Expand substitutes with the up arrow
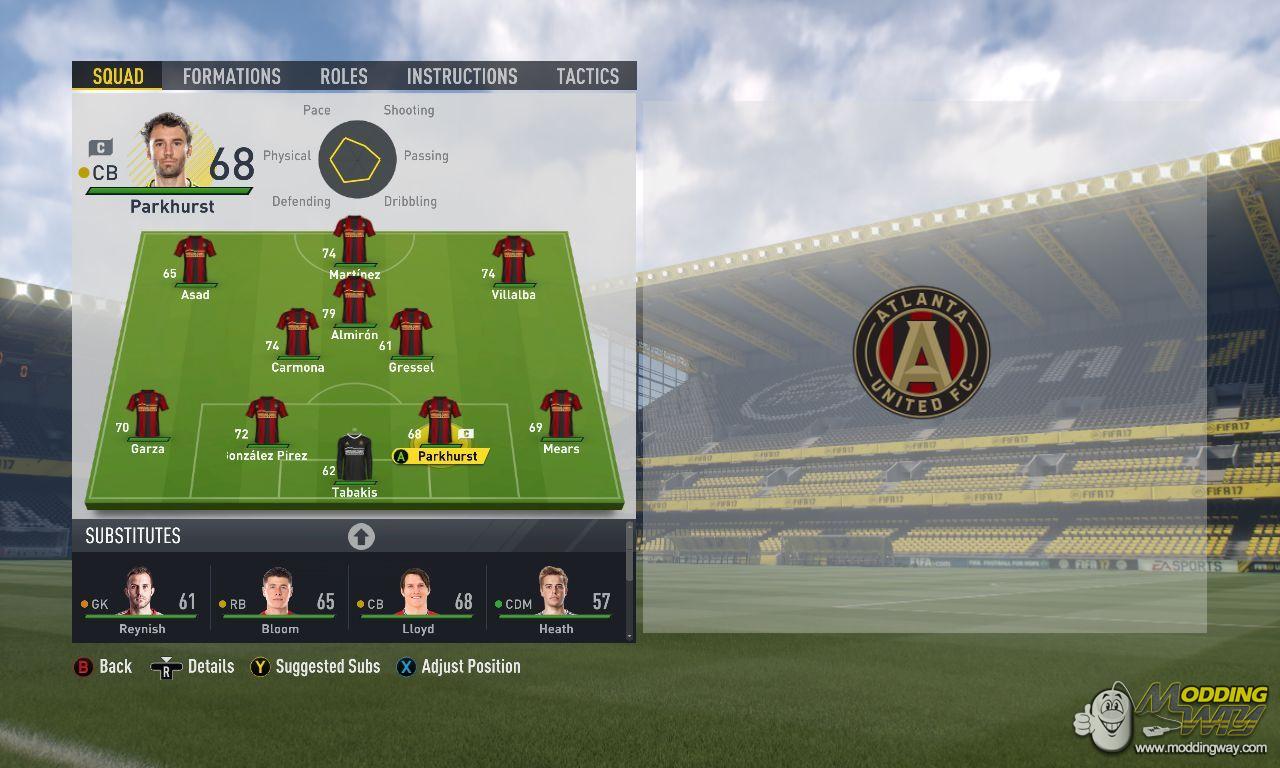Viewport: 1280px width, 768px height. (x=361, y=537)
